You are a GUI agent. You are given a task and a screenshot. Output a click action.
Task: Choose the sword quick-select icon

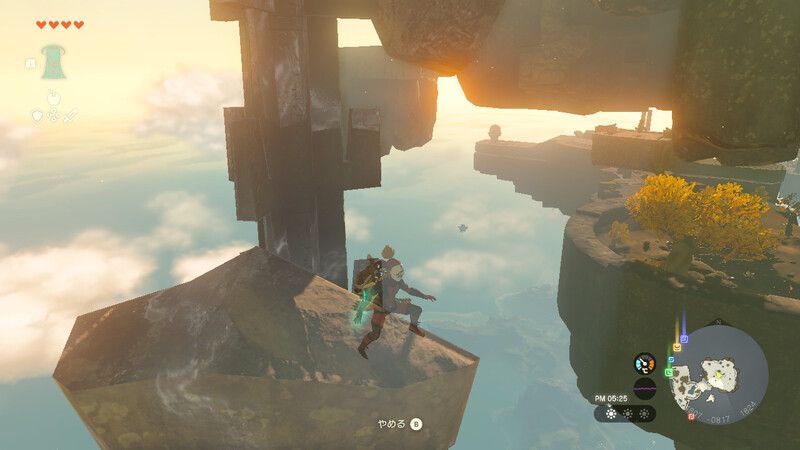click(x=71, y=116)
